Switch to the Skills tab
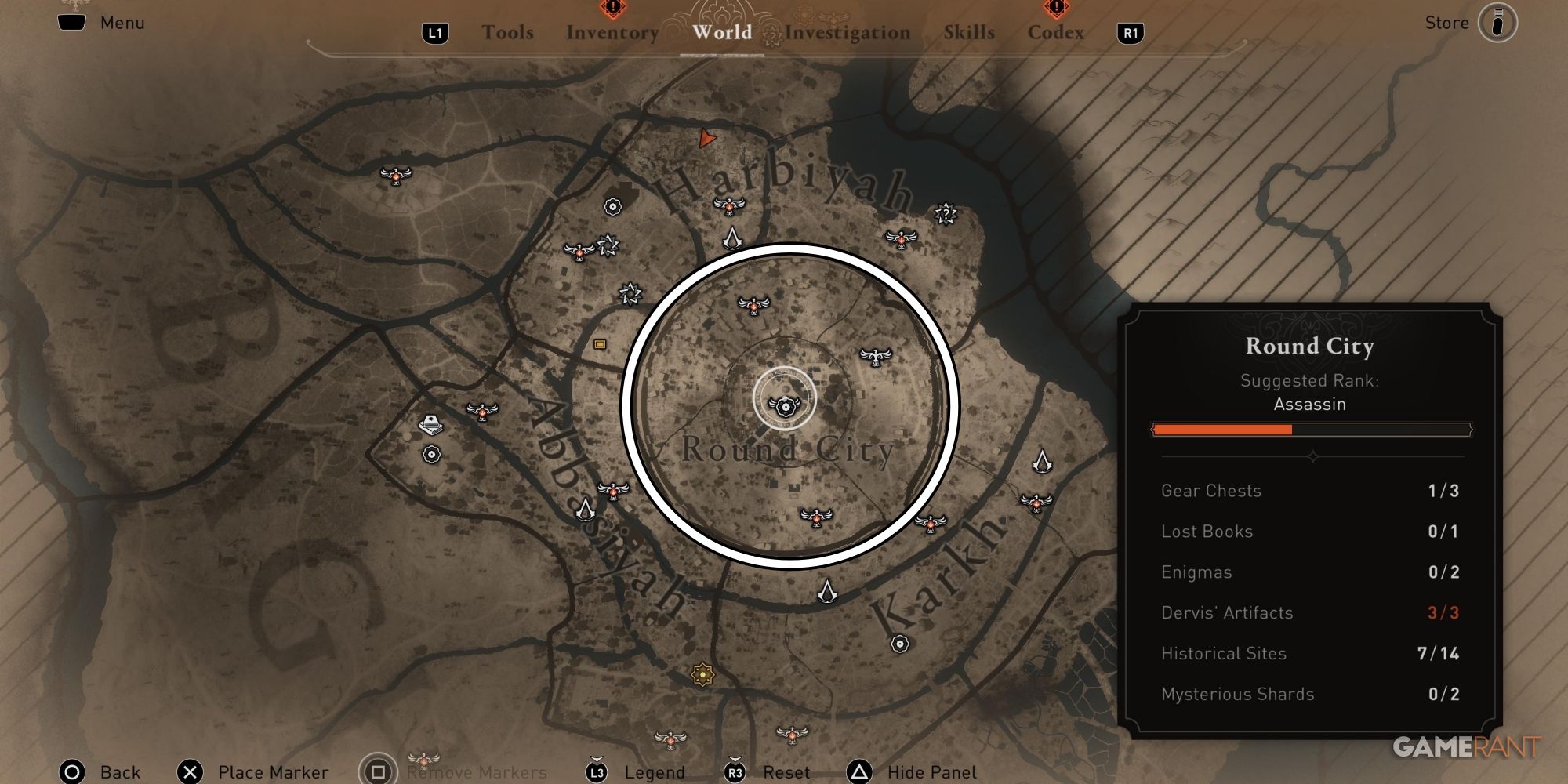The height and width of the screenshot is (784, 1568). [x=967, y=33]
